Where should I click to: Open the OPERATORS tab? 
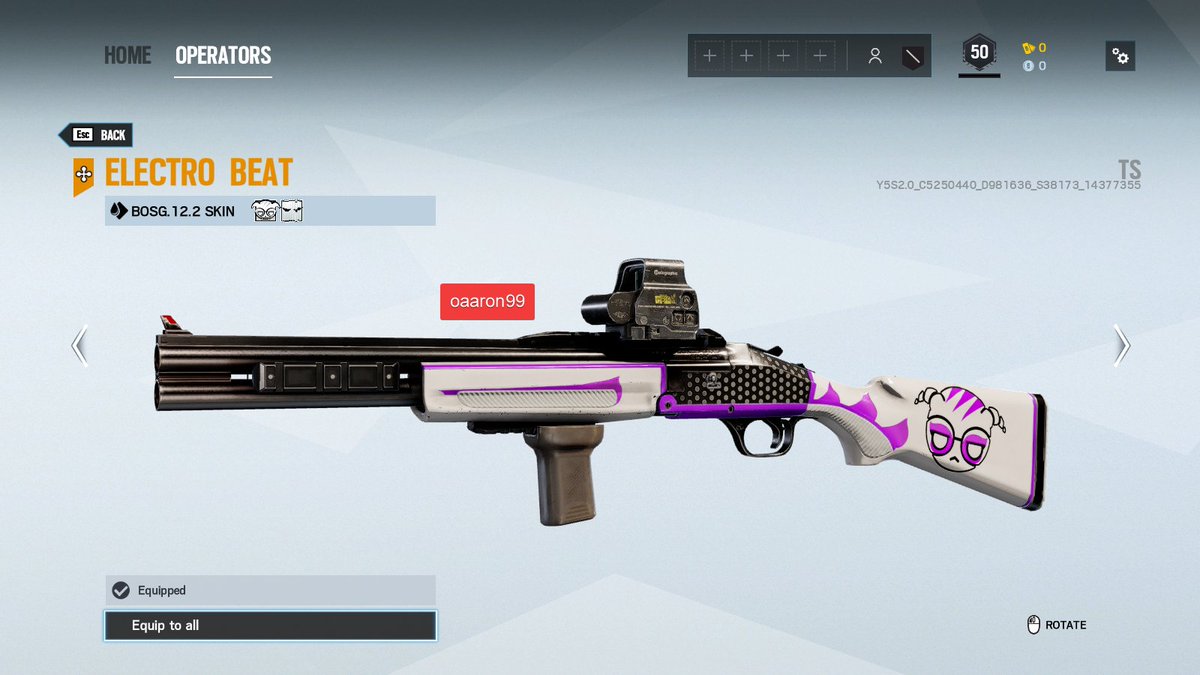pyautogui.click(x=223, y=55)
